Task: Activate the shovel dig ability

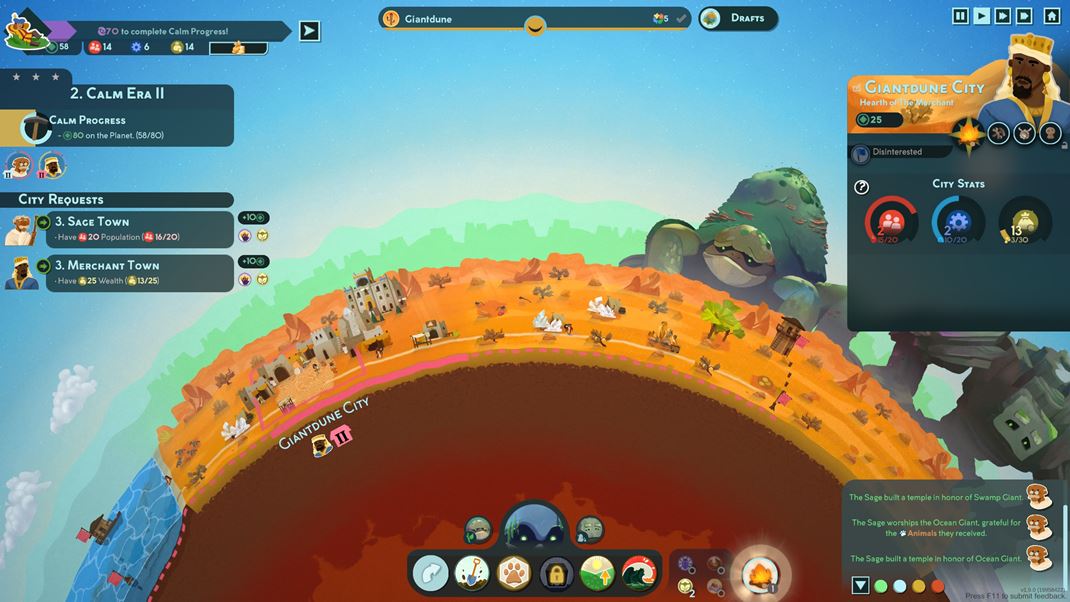Action: pos(472,573)
